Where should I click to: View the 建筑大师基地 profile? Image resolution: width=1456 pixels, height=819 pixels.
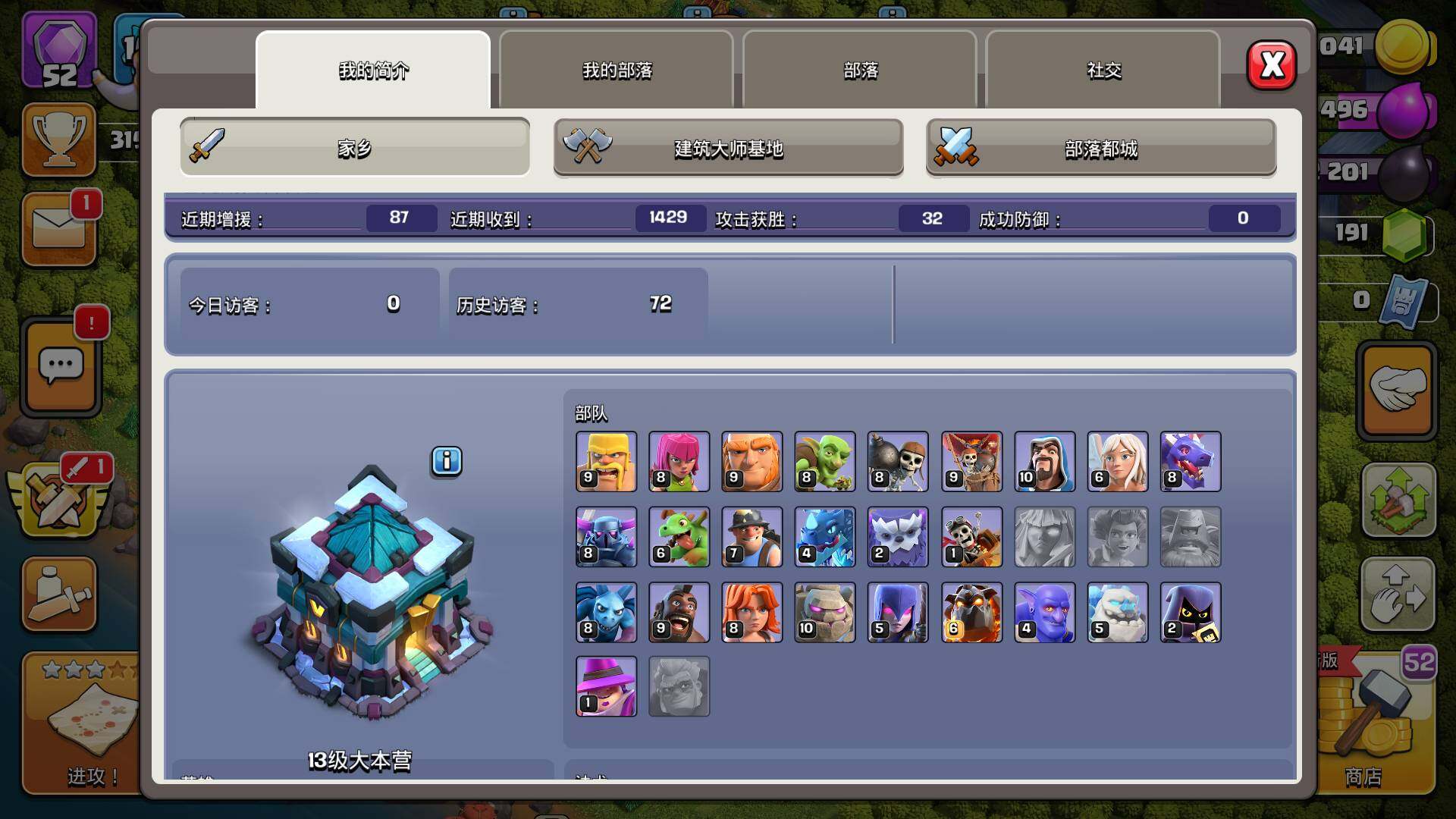pyautogui.click(x=728, y=148)
